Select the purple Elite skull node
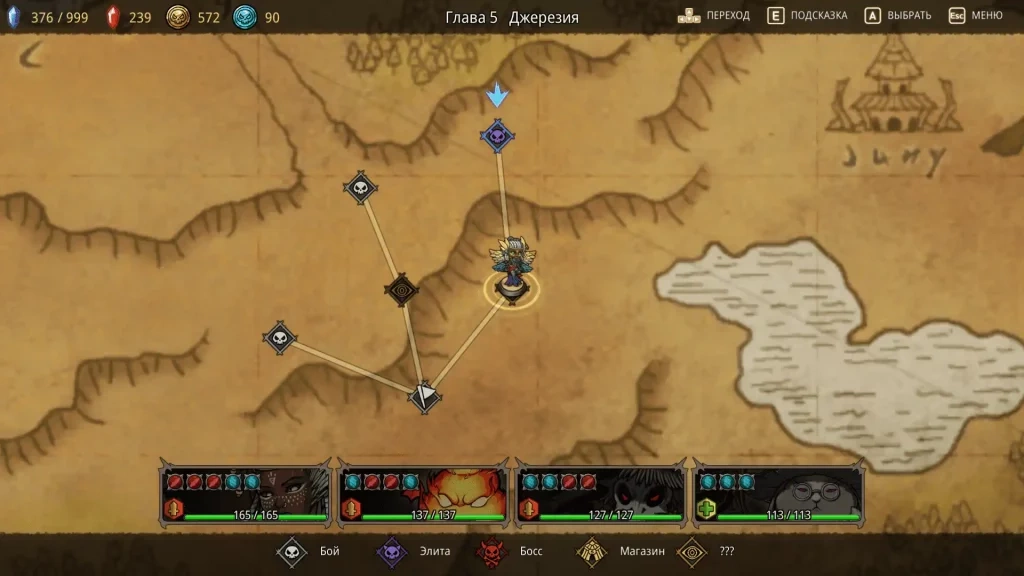 tap(497, 135)
